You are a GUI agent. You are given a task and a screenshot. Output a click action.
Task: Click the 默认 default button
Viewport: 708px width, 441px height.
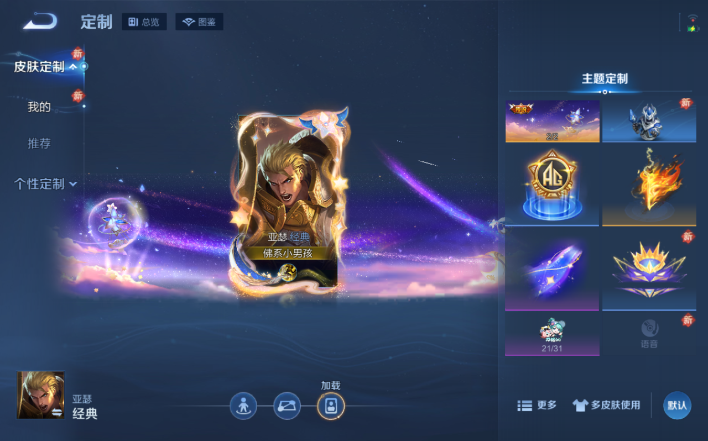(677, 405)
